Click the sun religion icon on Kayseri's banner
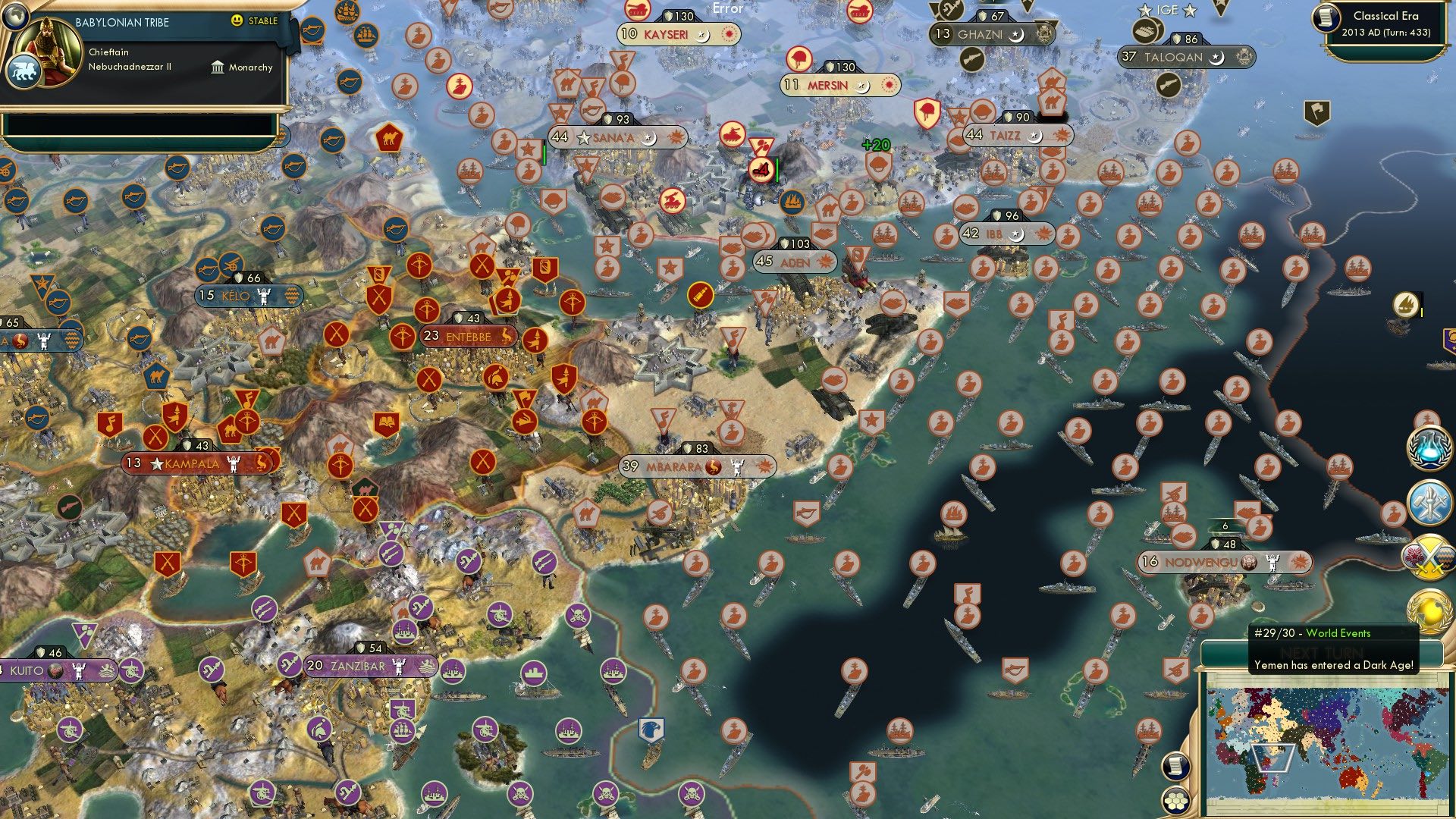Viewport: 1456px width, 819px height. 728,34
